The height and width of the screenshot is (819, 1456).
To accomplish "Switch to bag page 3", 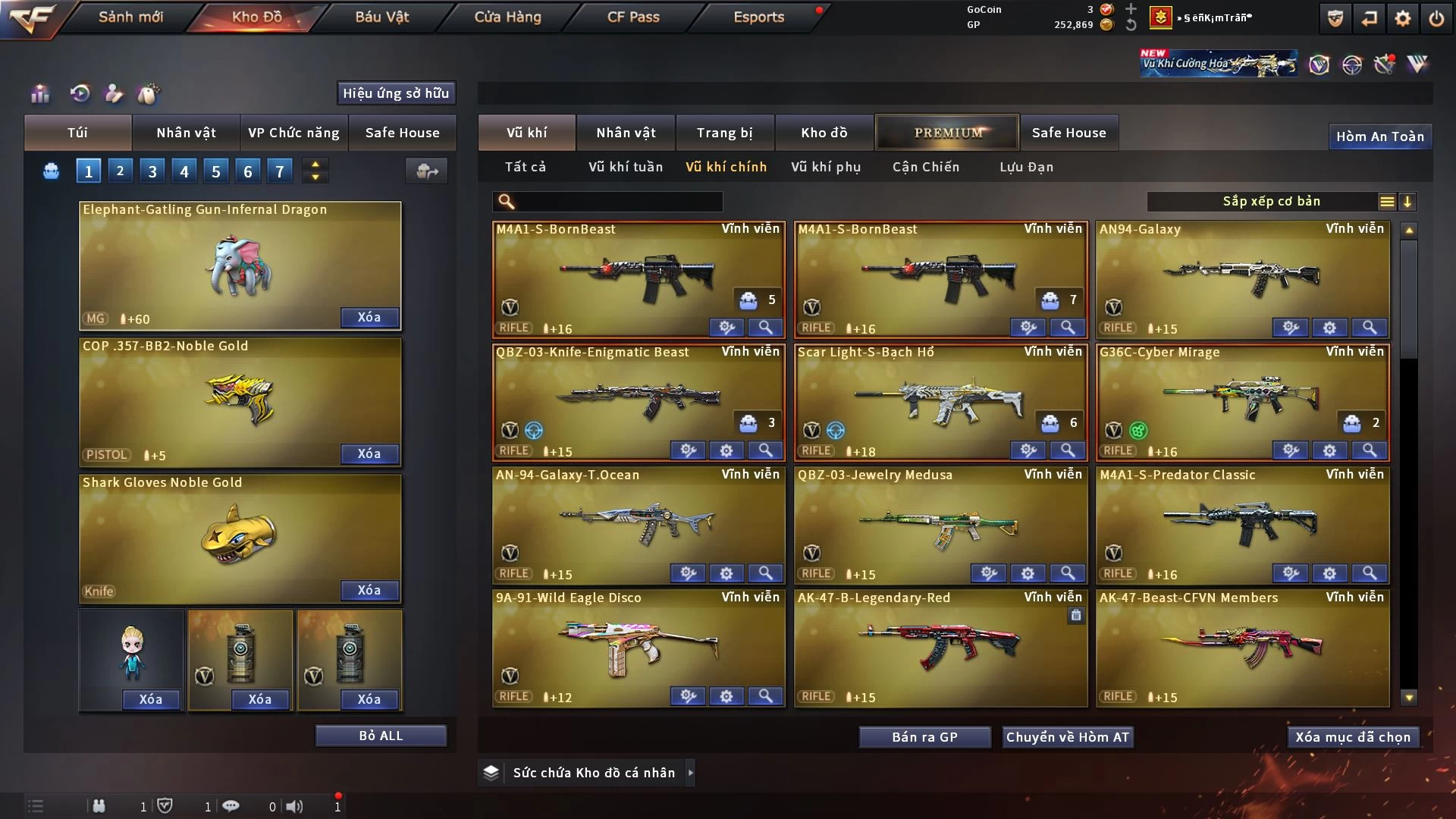I will click(152, 171).
